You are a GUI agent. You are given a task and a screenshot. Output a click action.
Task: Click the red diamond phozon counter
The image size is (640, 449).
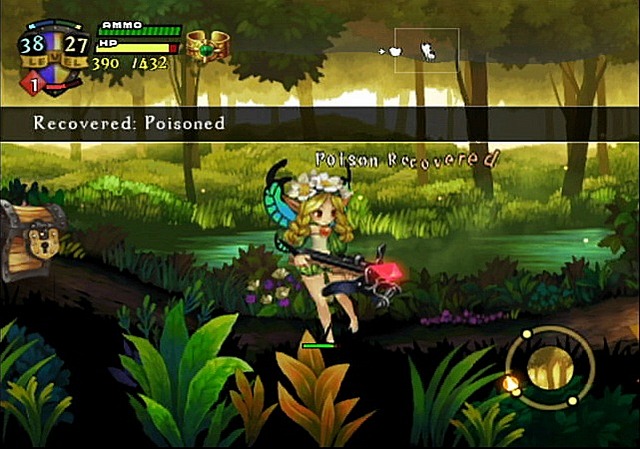pos(30,86)
